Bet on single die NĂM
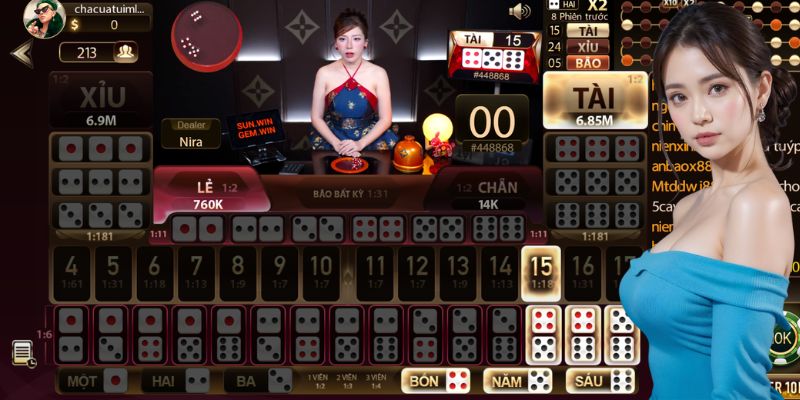Screen dimensions: 800x400 click(x=518, y=381)
